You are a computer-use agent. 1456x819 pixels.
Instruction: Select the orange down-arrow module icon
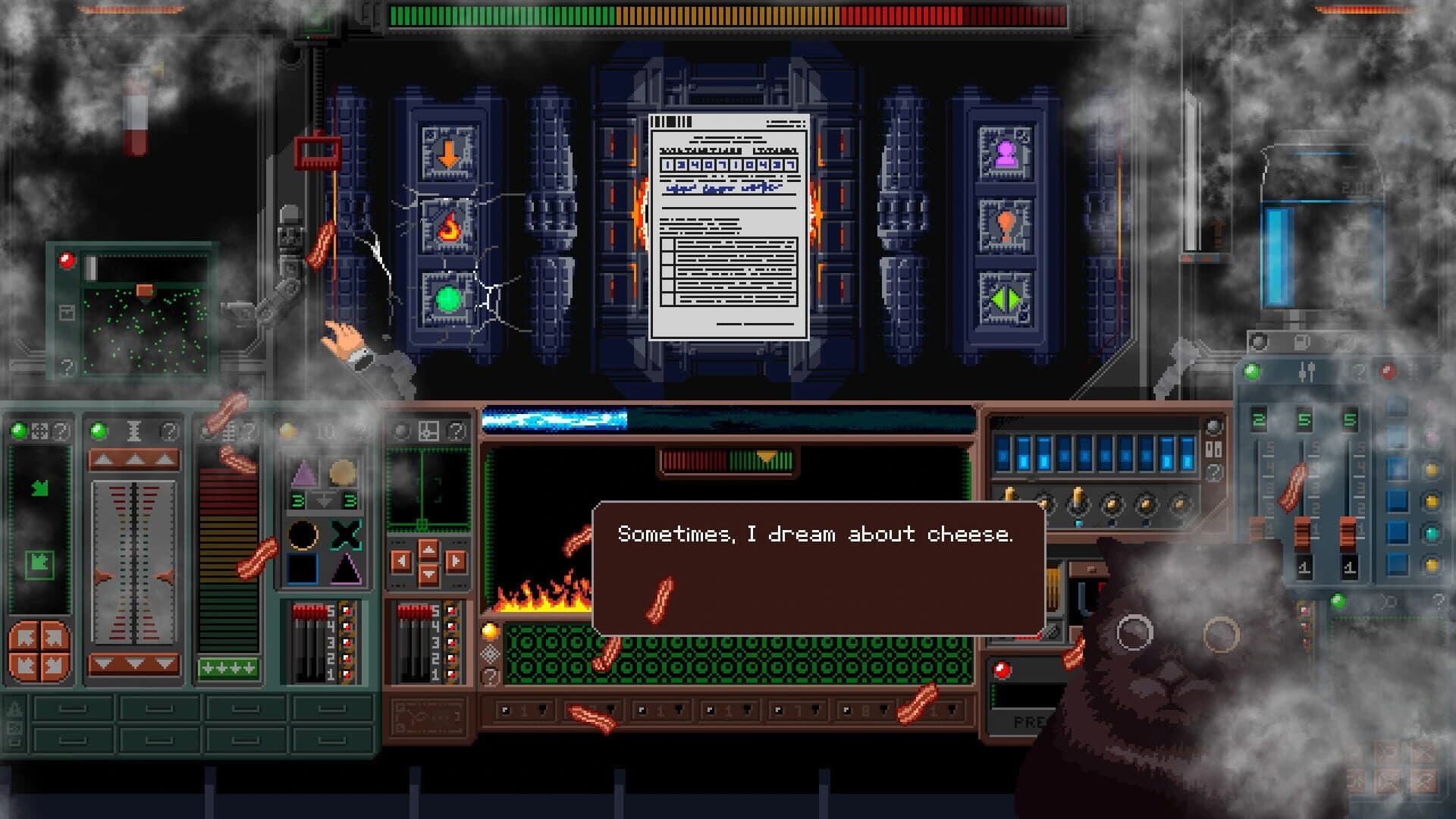pyautogui.click(x=447, y=152)
